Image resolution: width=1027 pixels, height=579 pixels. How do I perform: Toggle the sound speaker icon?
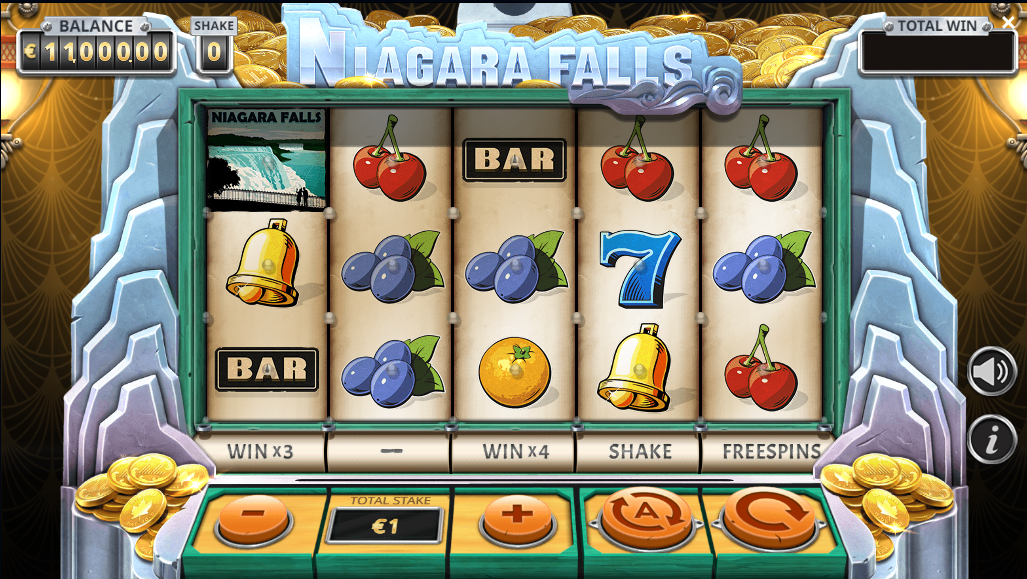991,371
